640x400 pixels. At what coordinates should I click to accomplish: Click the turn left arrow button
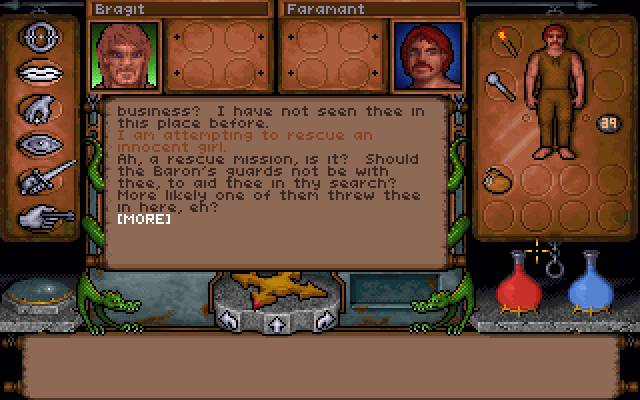pos(228,321)
